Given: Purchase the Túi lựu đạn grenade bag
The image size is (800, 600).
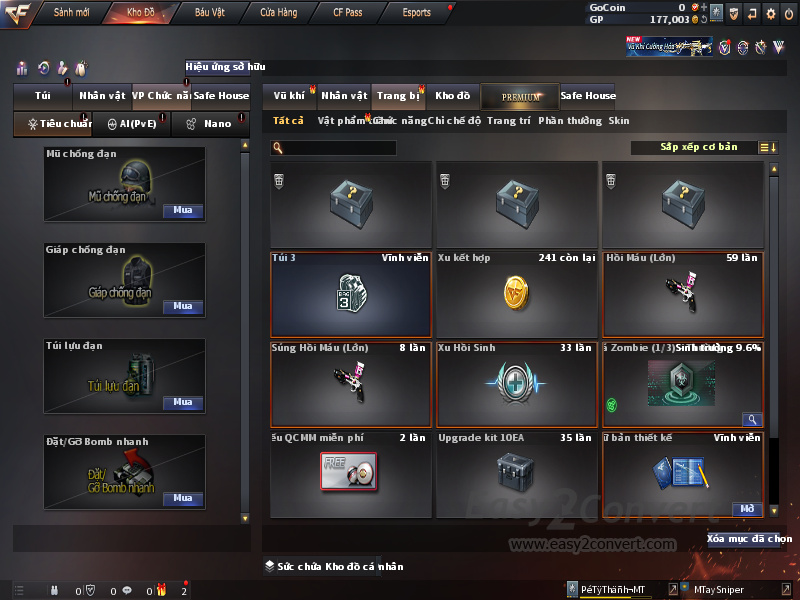Looking at the screenshot, I should pyautogui.click(x=182, y=403).
